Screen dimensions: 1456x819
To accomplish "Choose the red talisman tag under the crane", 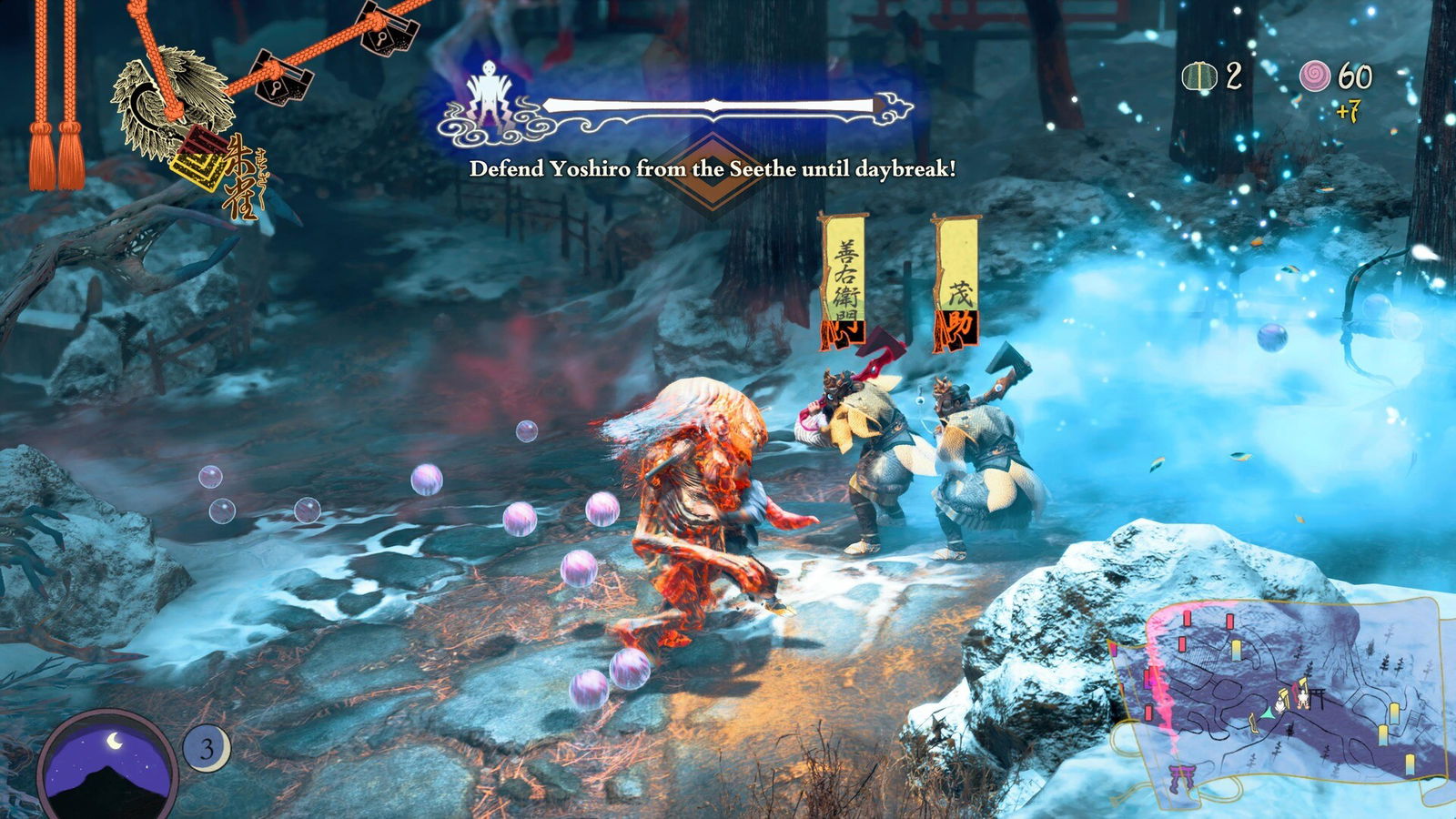I will tap(198, 157).
